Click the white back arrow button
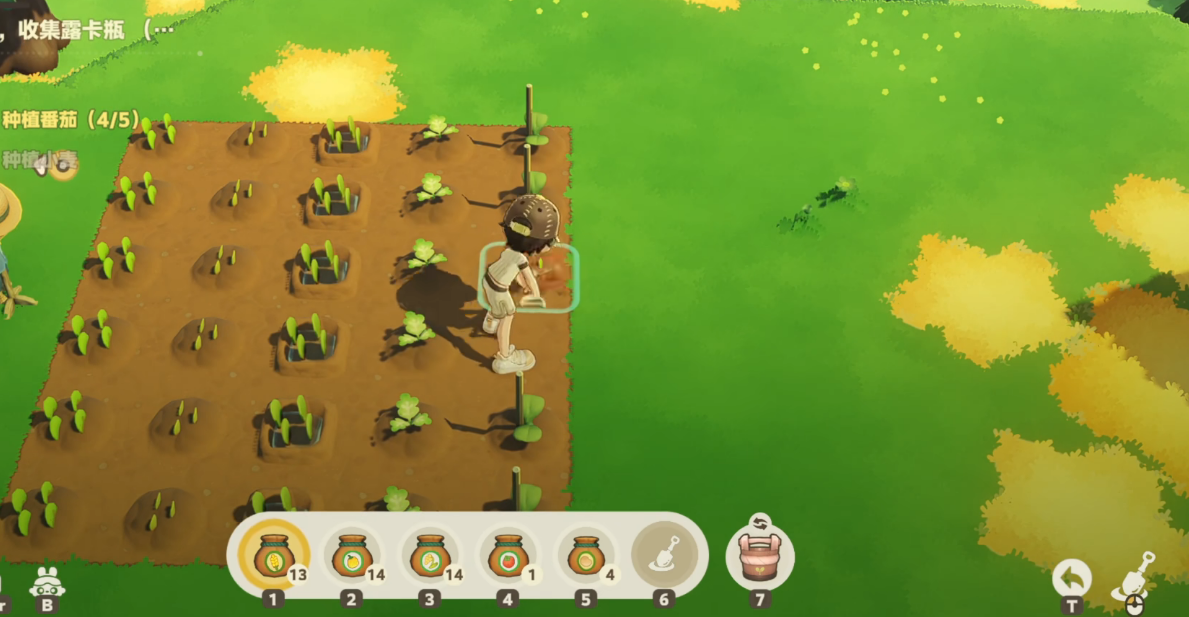The width and height of the screenshot is (1189, 617). click(1071, 578)
